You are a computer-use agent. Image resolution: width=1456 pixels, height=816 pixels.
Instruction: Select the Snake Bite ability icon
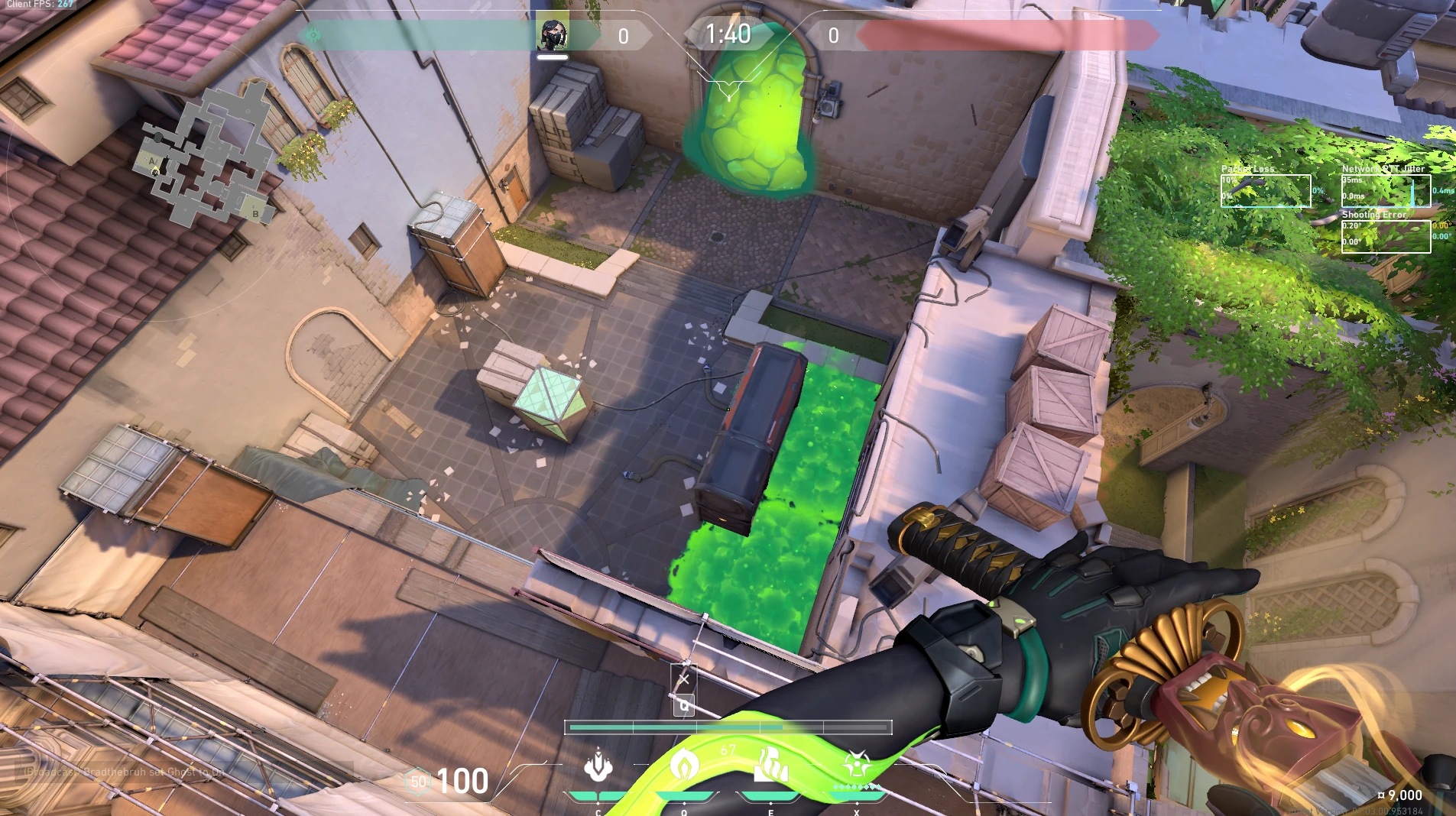tap(598, 766)
